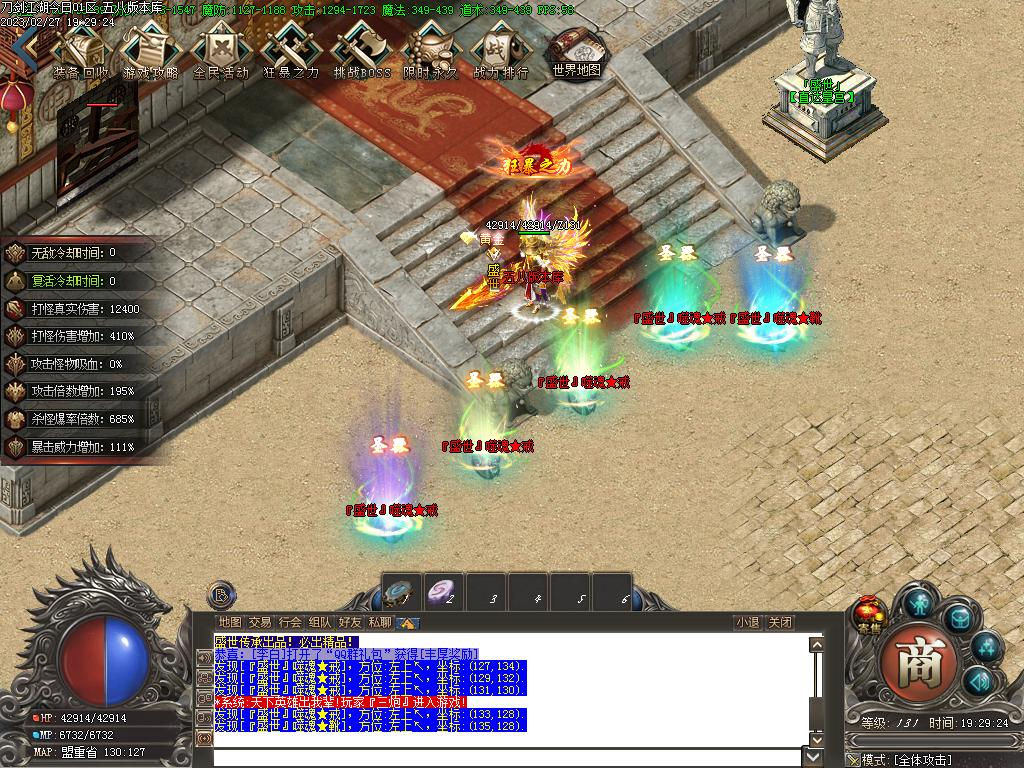
Task: Use the purple swirl item in slot 2
Action: [446, 593]
